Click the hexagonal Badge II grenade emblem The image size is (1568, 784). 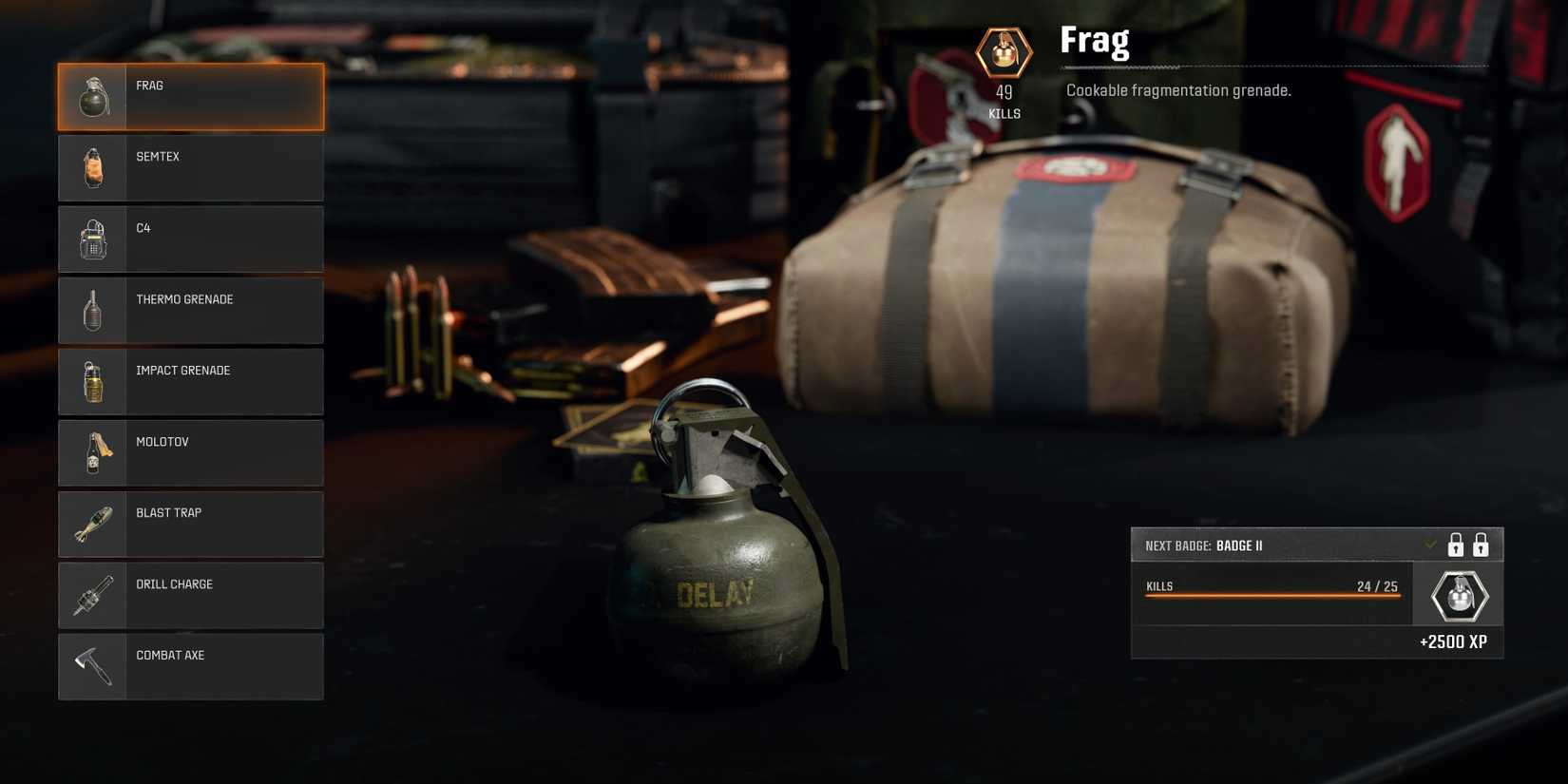1457,594
